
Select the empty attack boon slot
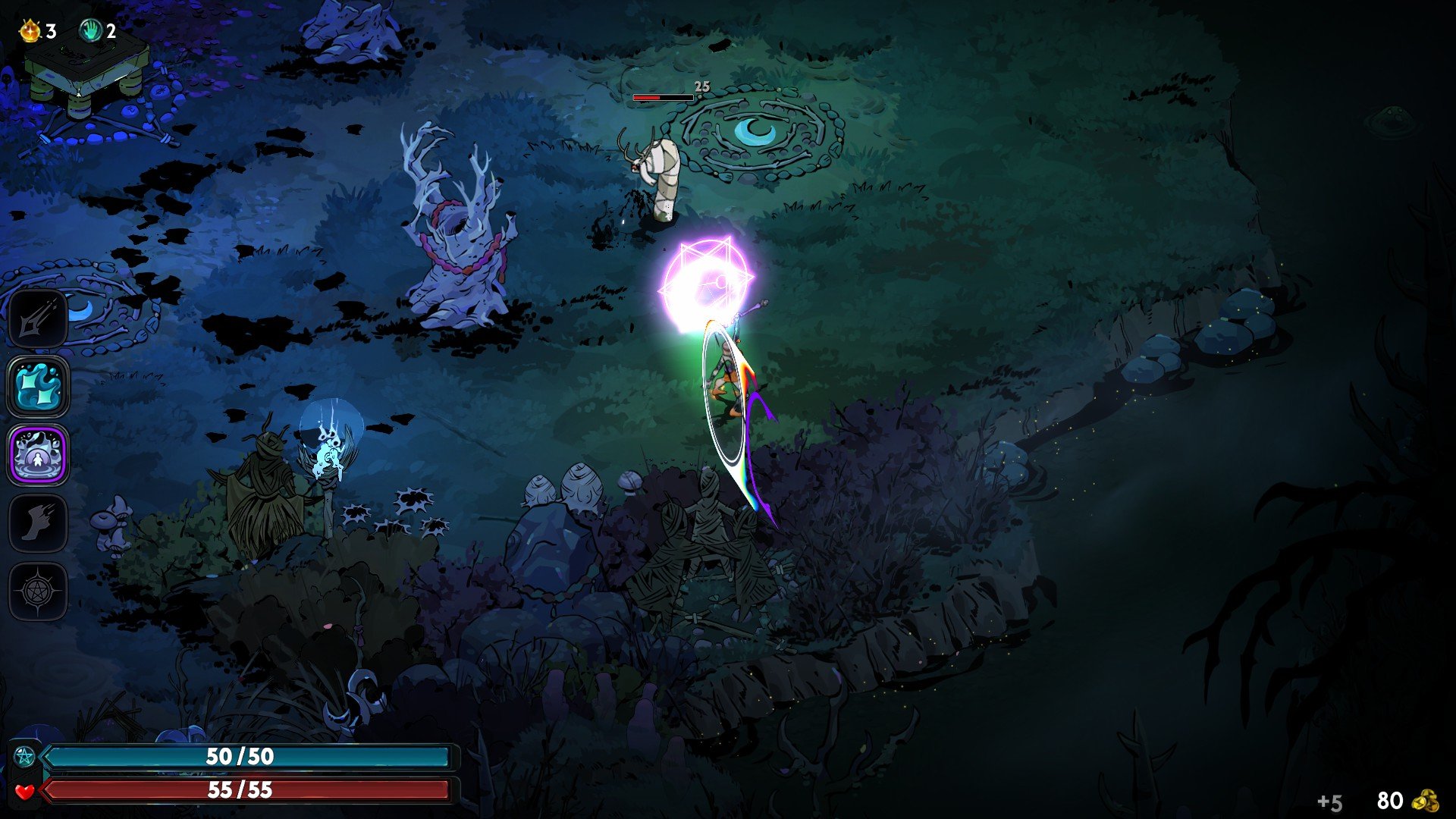pyautogui.click(x=38, y=318)
